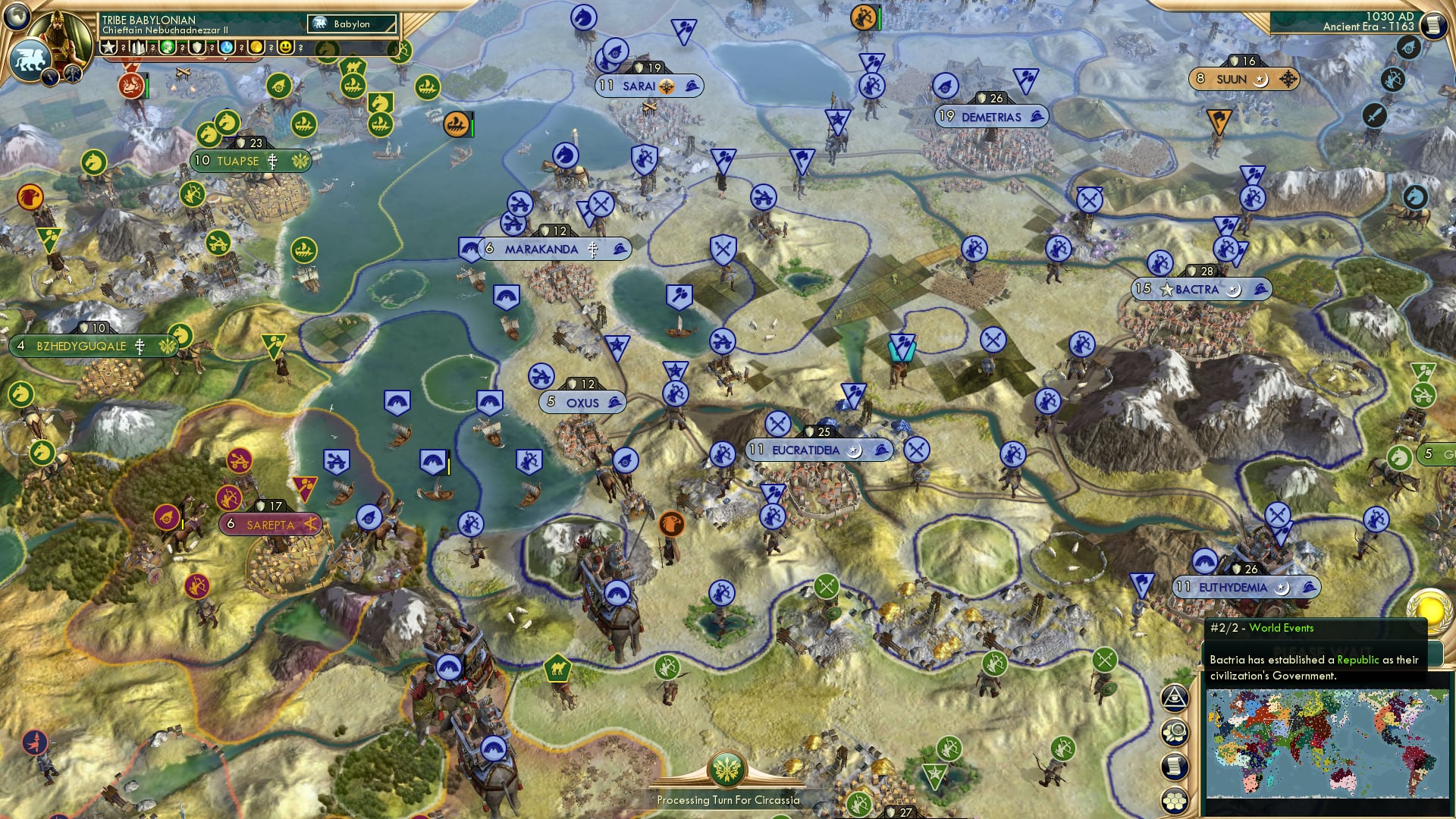Click the science flask icon in the top bar
The height and width of the screenshot is (819, 1456).
tap(226, 48)
